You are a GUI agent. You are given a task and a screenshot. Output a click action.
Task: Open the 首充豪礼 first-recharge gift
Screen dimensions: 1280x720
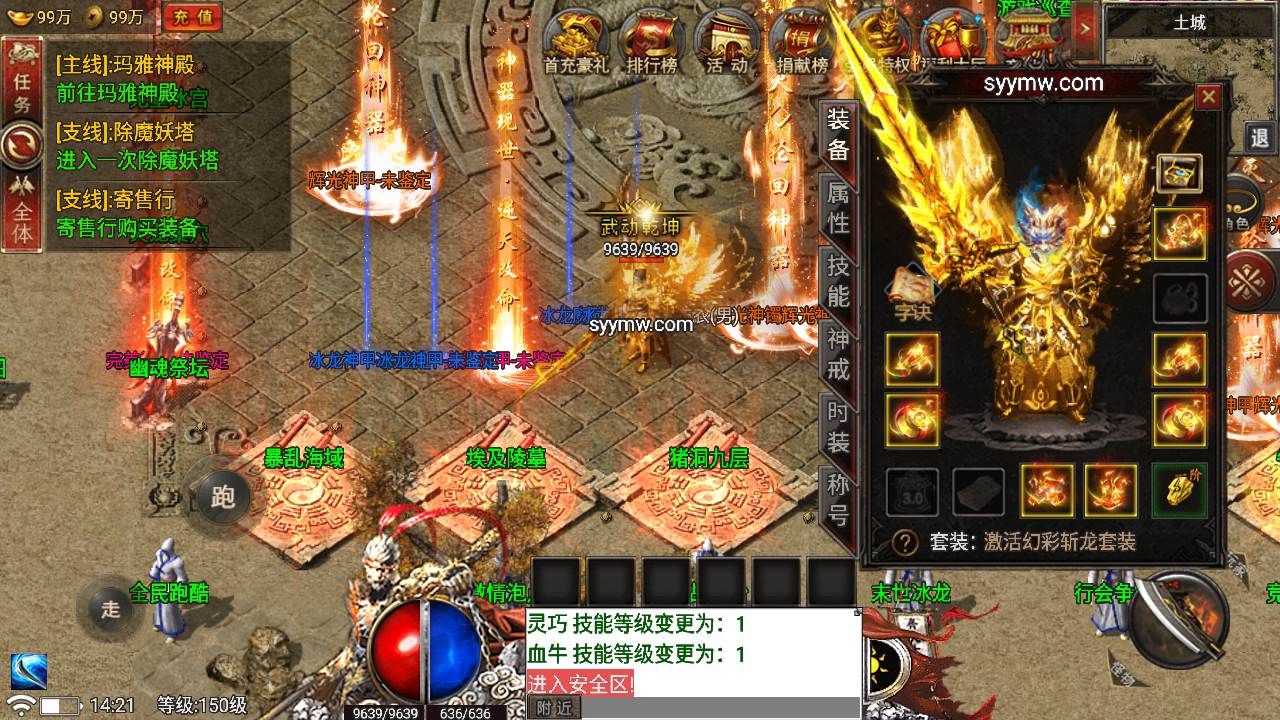point(576,43)
